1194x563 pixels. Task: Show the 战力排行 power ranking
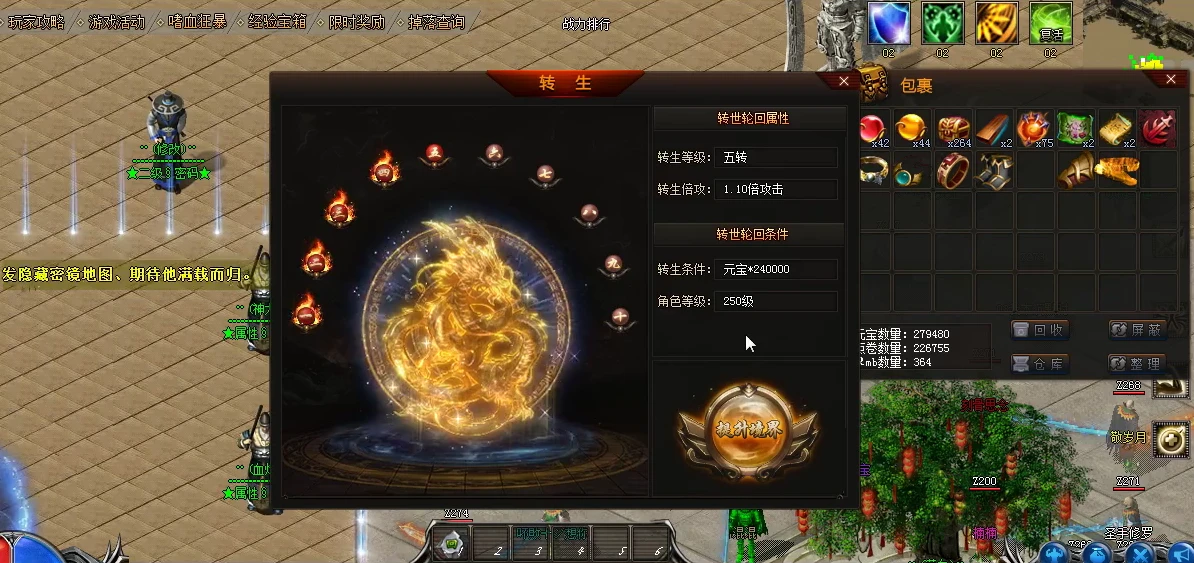tap(586, 24)
